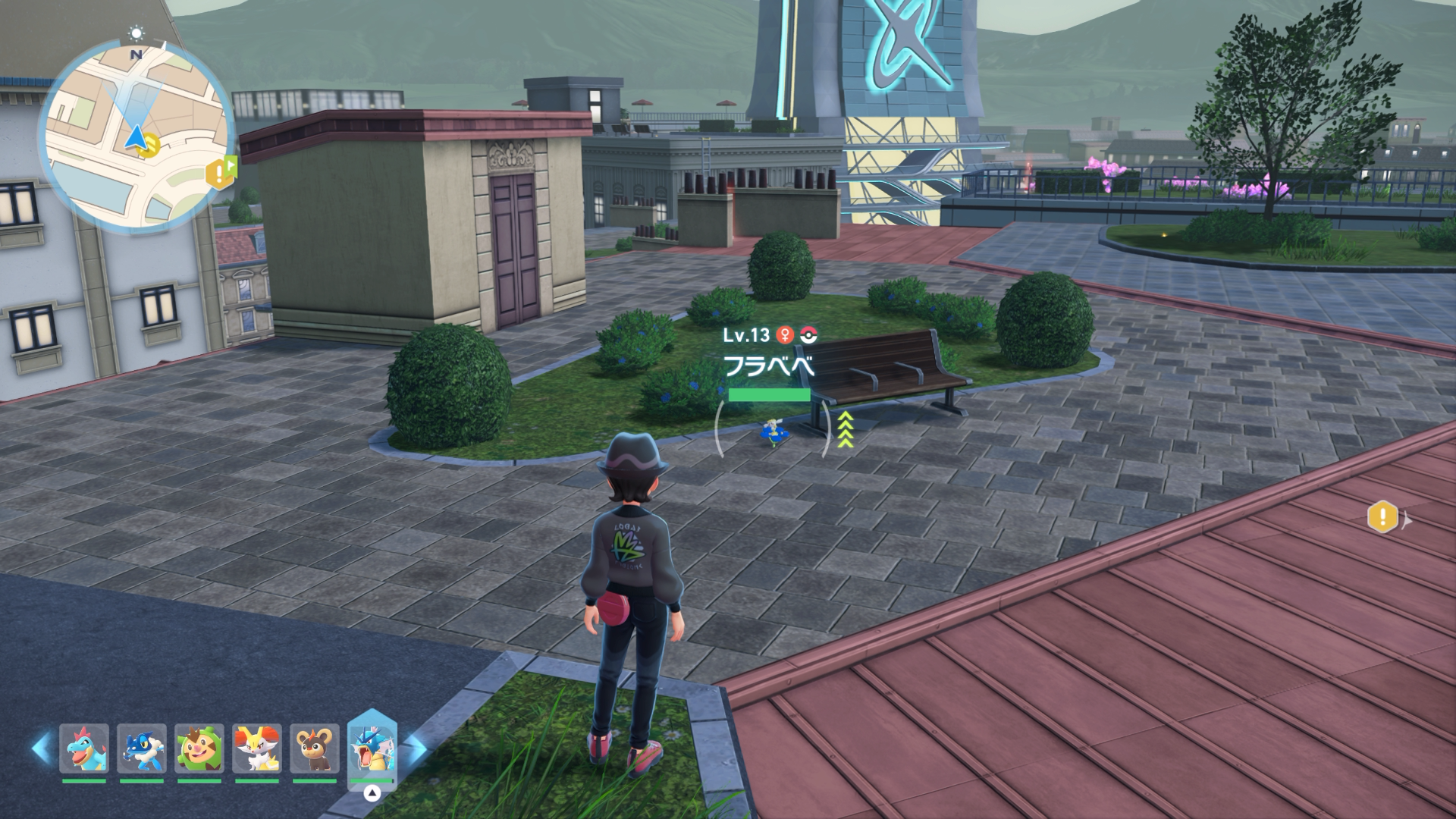
Task: Switch to Braixen in the party bar
Action: pos(257,748)
